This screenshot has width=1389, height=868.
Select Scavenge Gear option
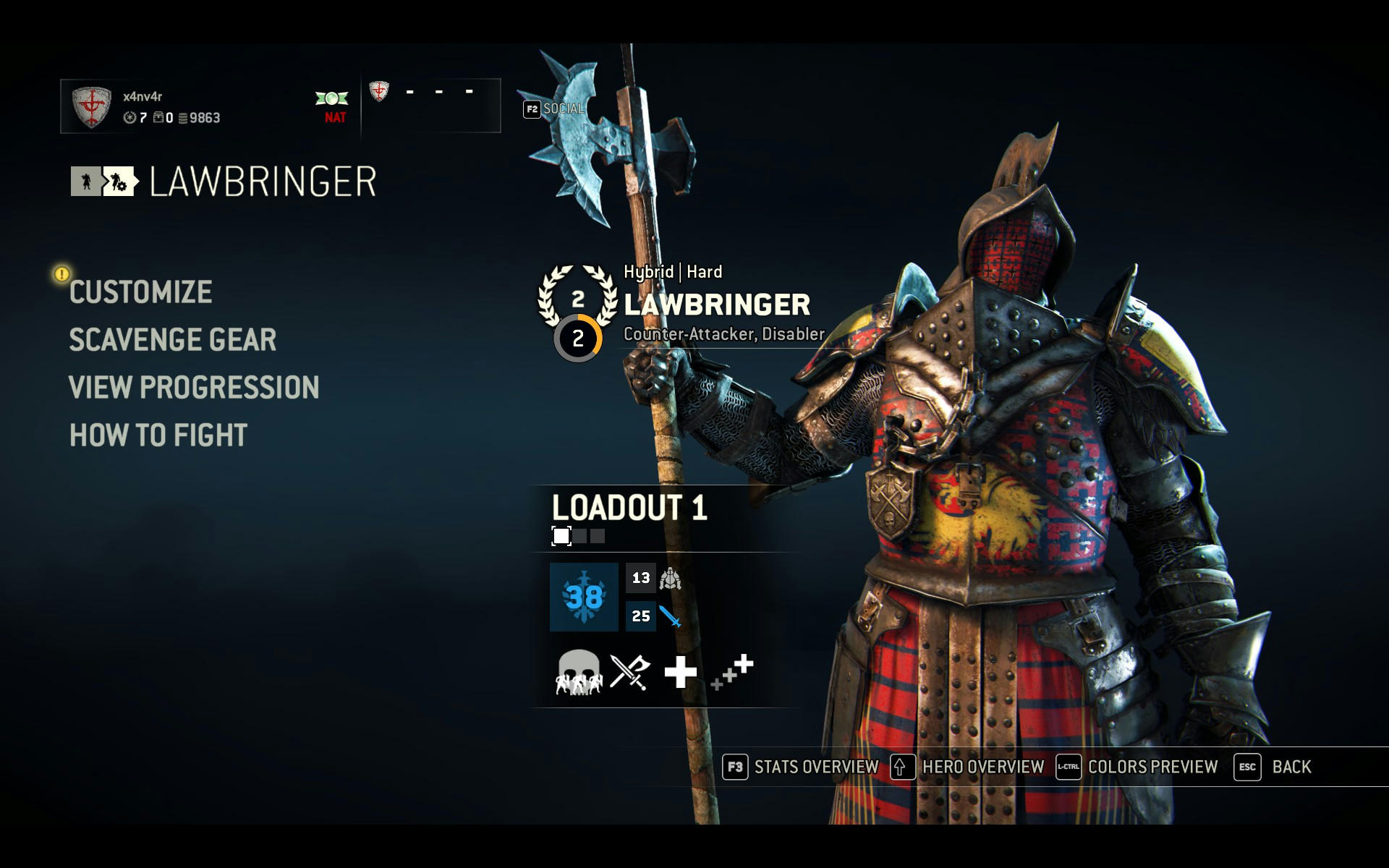pyautogui.click(x=172, y=340)
